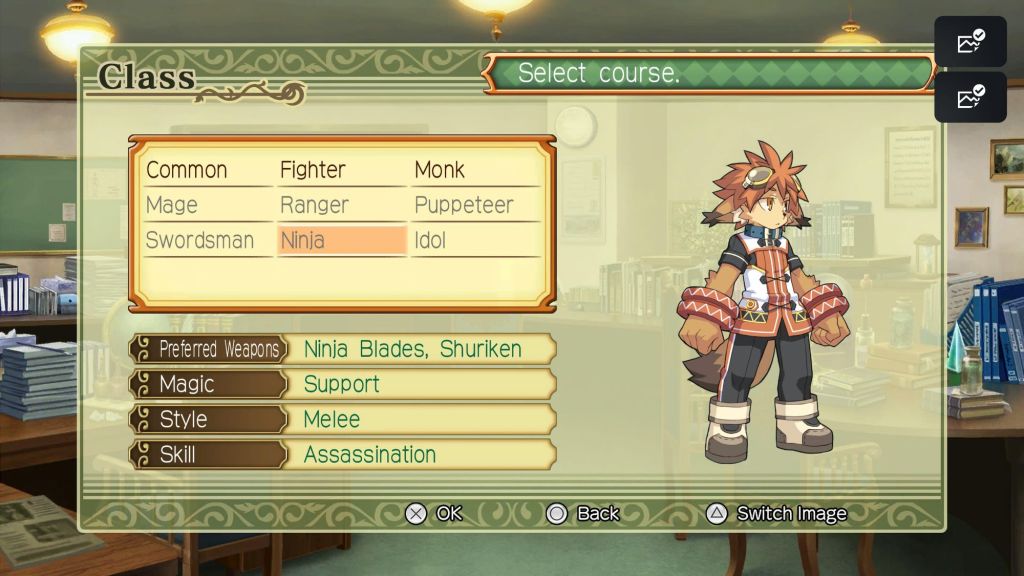Choose the Idol class entry
Viewport: 1024px width, 576px height.
431,241
